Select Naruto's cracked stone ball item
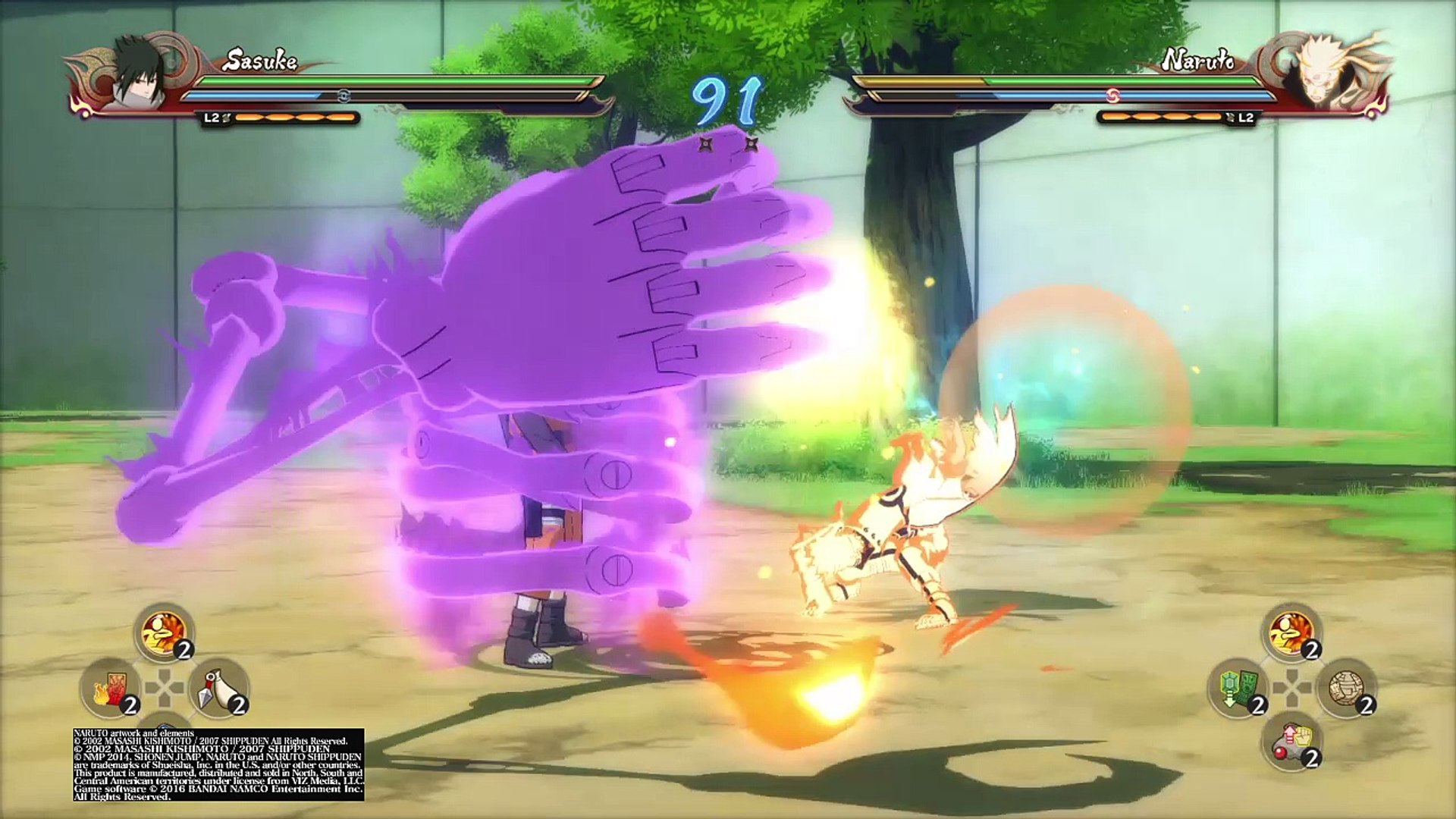1456x819 pixels. (1346, 688)
